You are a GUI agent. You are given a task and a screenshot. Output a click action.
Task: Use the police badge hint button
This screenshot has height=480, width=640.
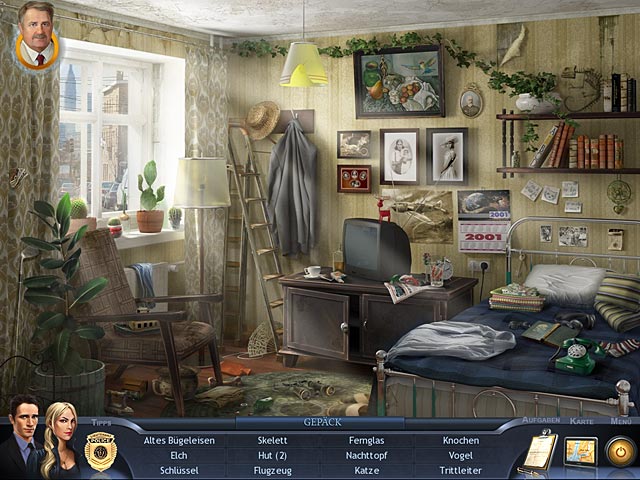100,451
